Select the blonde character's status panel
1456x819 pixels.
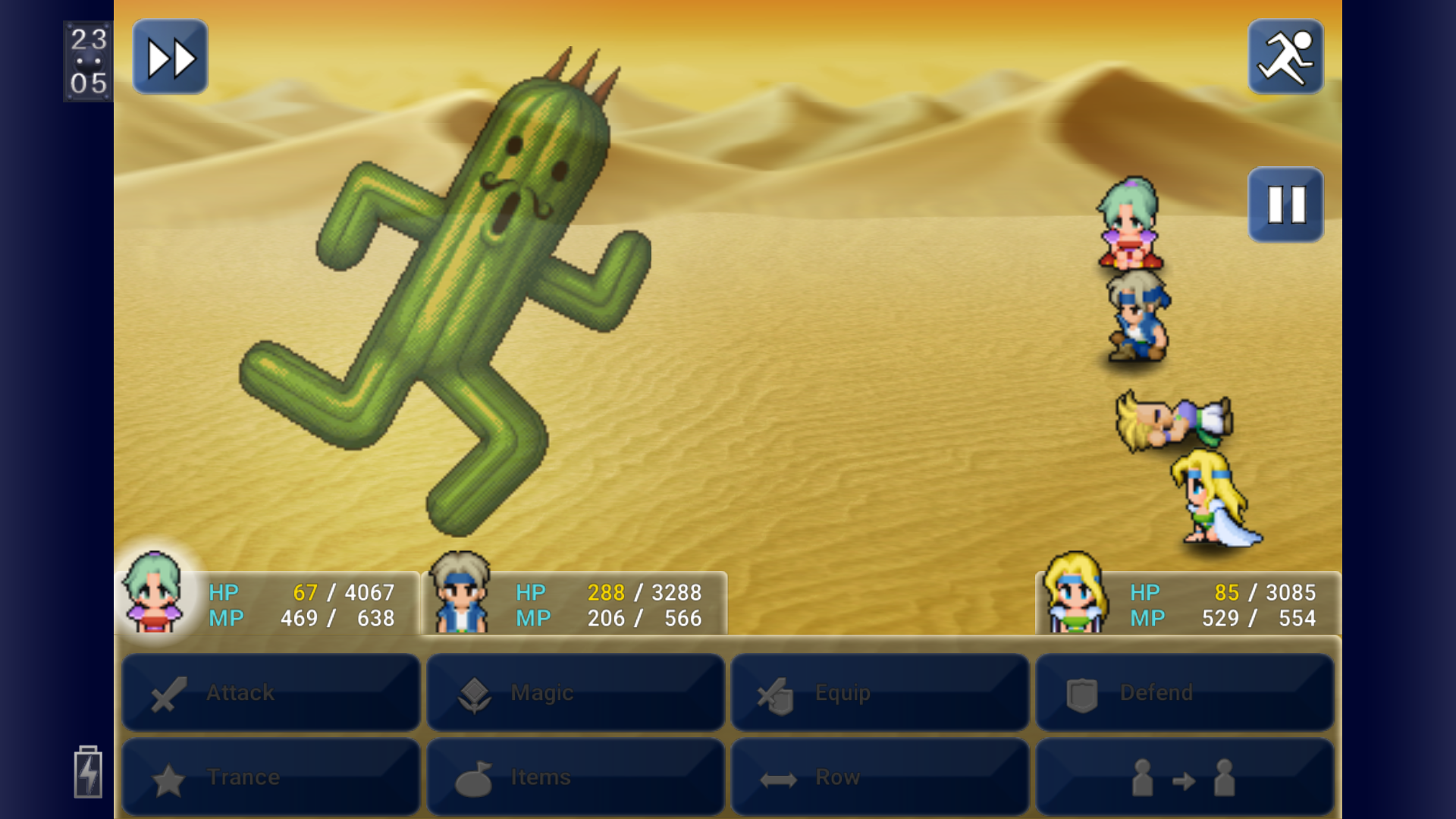[x=1188, y=604]
